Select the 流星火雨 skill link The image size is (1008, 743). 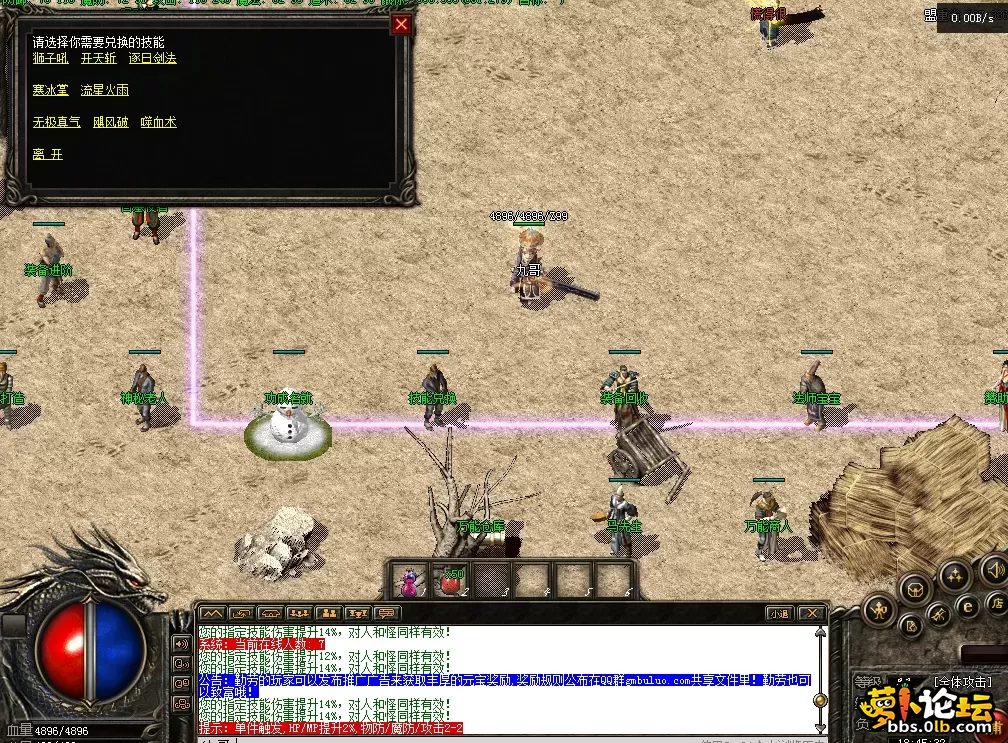104,90
